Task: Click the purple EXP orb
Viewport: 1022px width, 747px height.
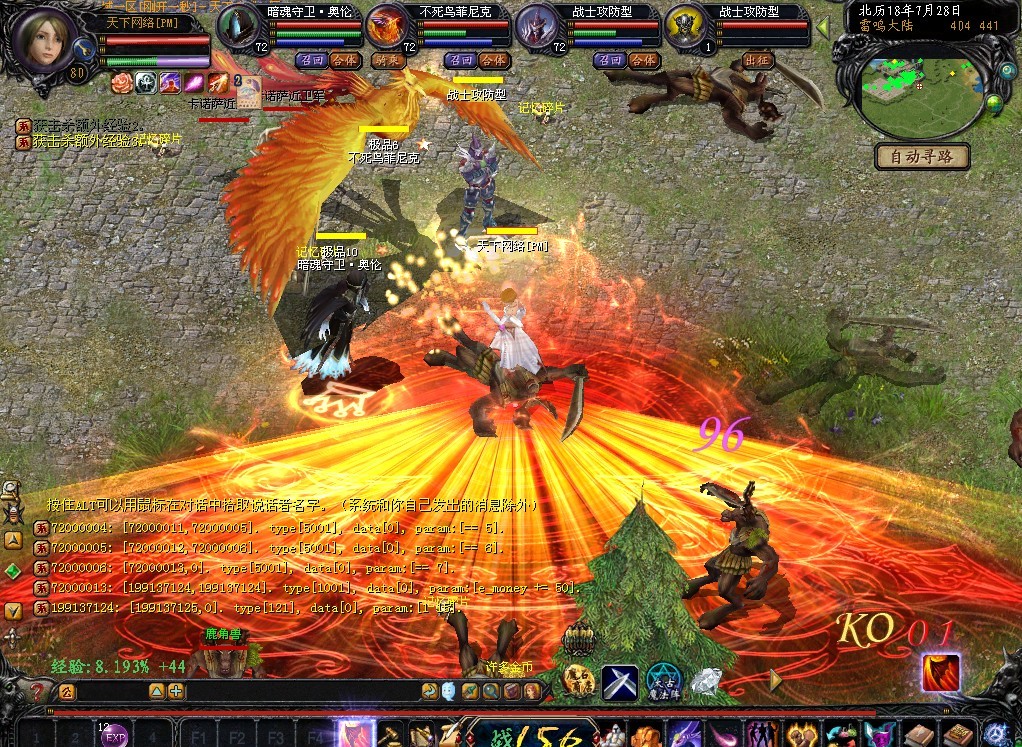Action: point(115,737)
